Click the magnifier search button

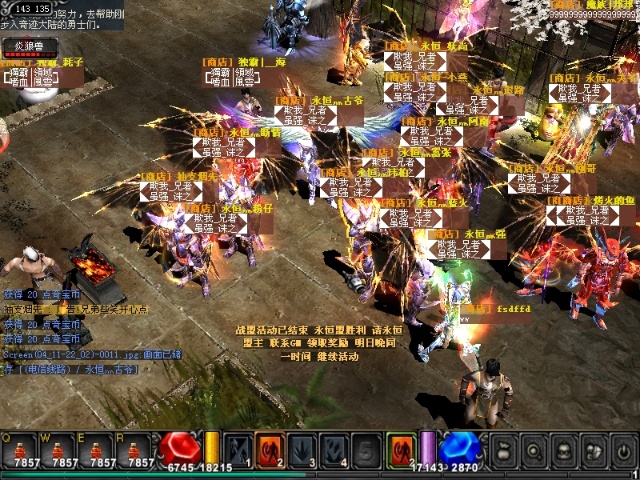533,449
